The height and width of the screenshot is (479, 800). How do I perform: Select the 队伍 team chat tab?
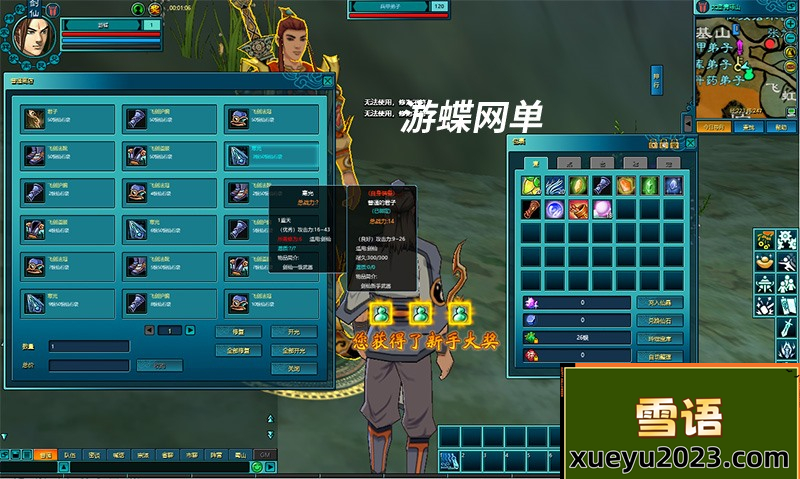pos(69,454)
